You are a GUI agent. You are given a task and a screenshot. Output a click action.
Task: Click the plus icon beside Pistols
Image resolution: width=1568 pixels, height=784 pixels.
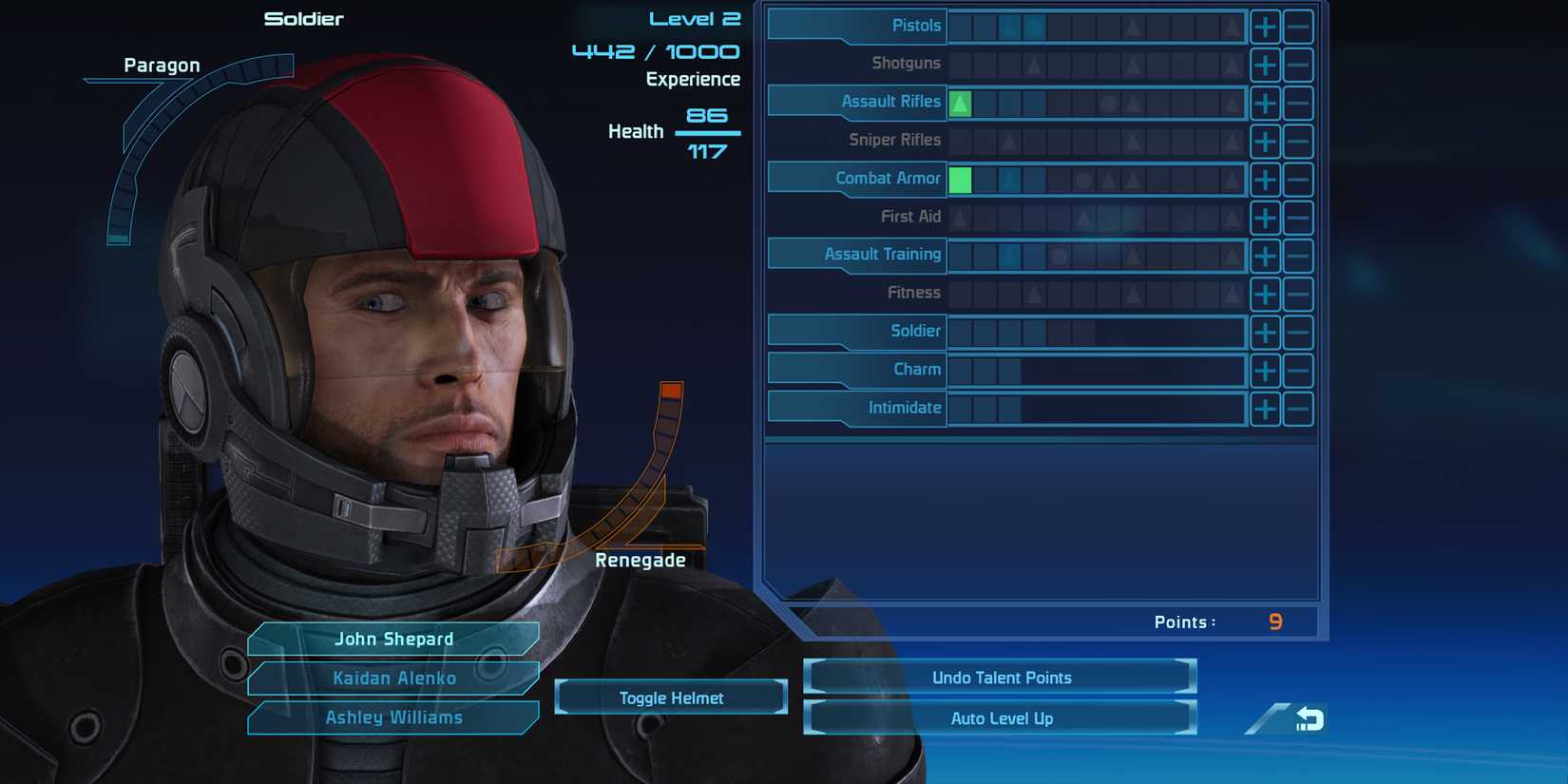click(1265, 27)
